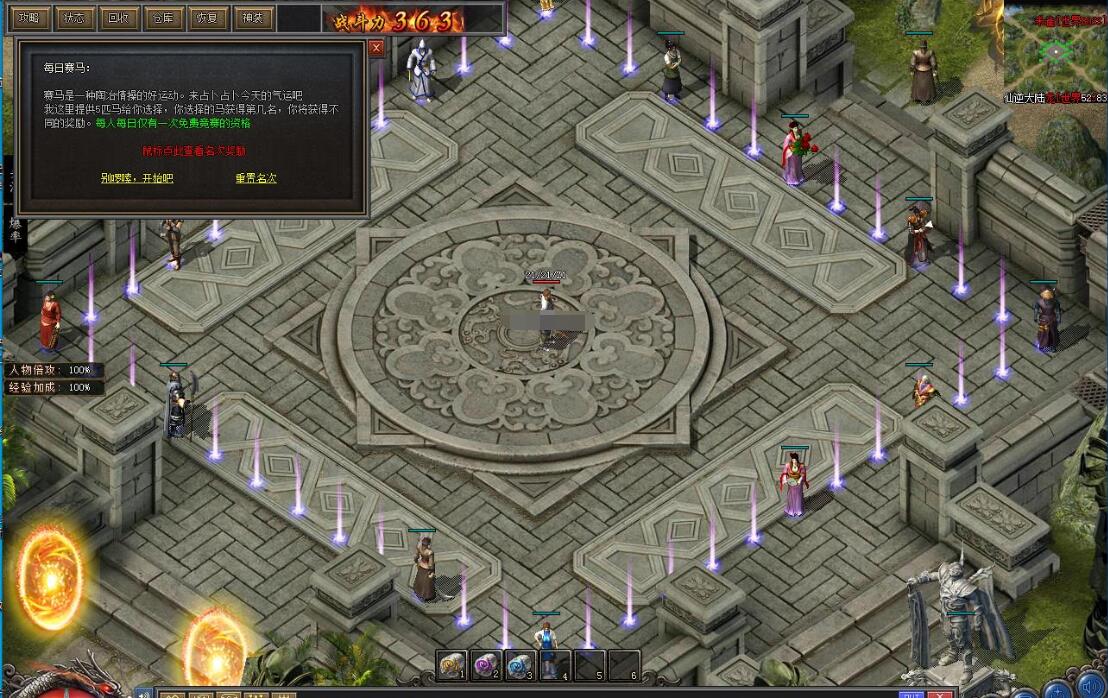Close the daily horse race dialog

pos(376,47)
